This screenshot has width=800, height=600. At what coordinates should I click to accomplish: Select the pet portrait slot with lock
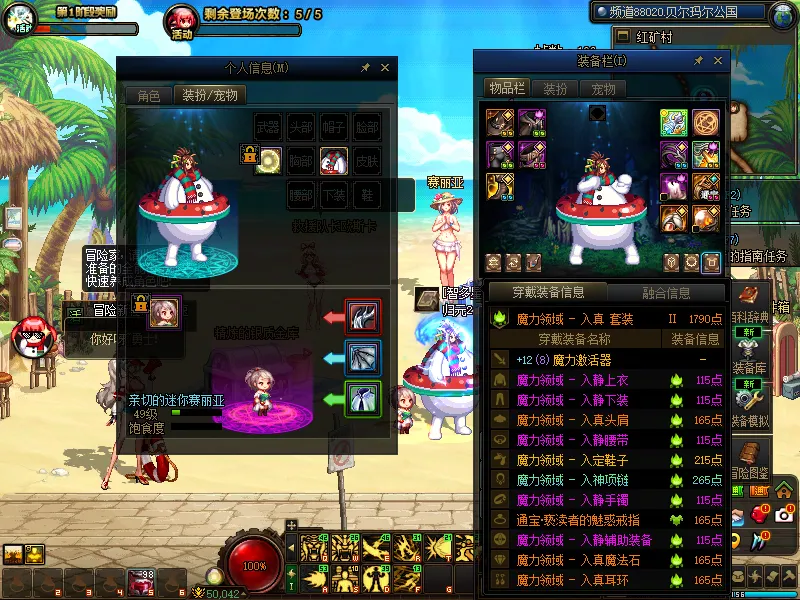pyautogui.click(x=164, y=312)
